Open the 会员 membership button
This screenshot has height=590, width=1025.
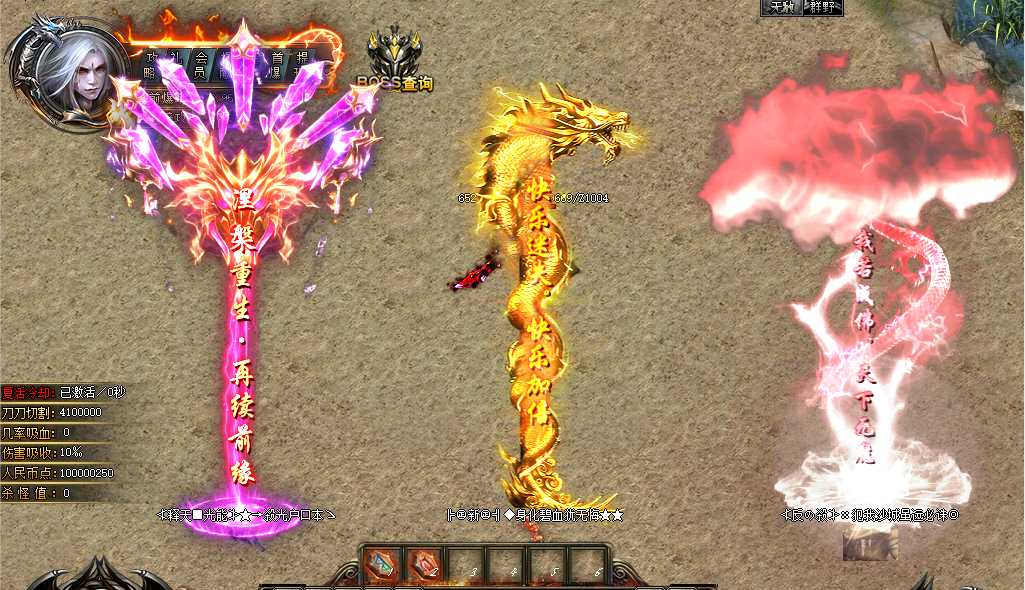(x=199, y=65)
